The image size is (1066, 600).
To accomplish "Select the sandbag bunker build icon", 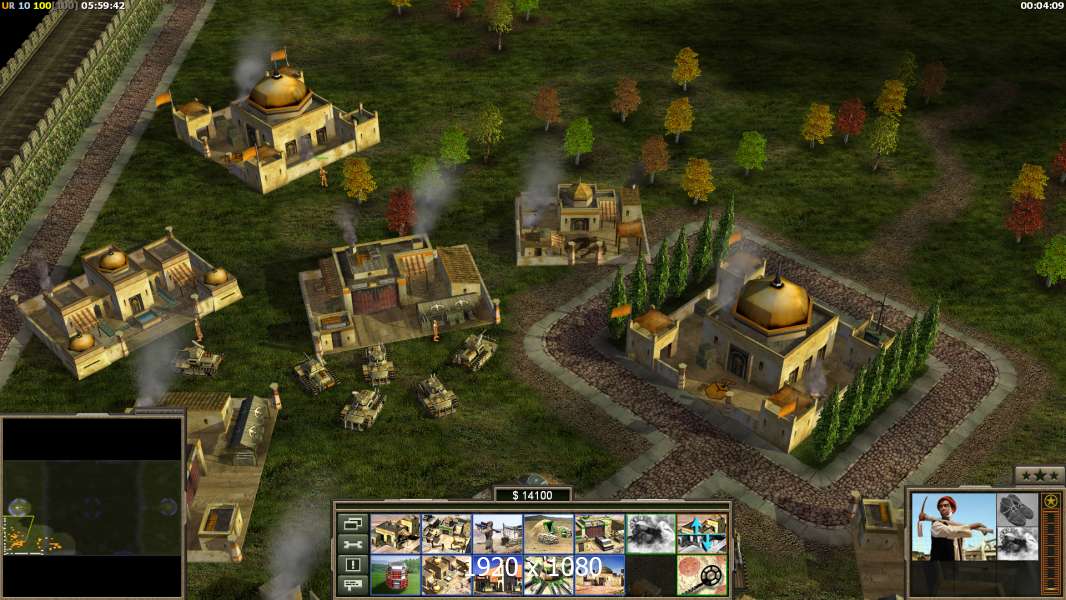I will (x=548, y=533).
